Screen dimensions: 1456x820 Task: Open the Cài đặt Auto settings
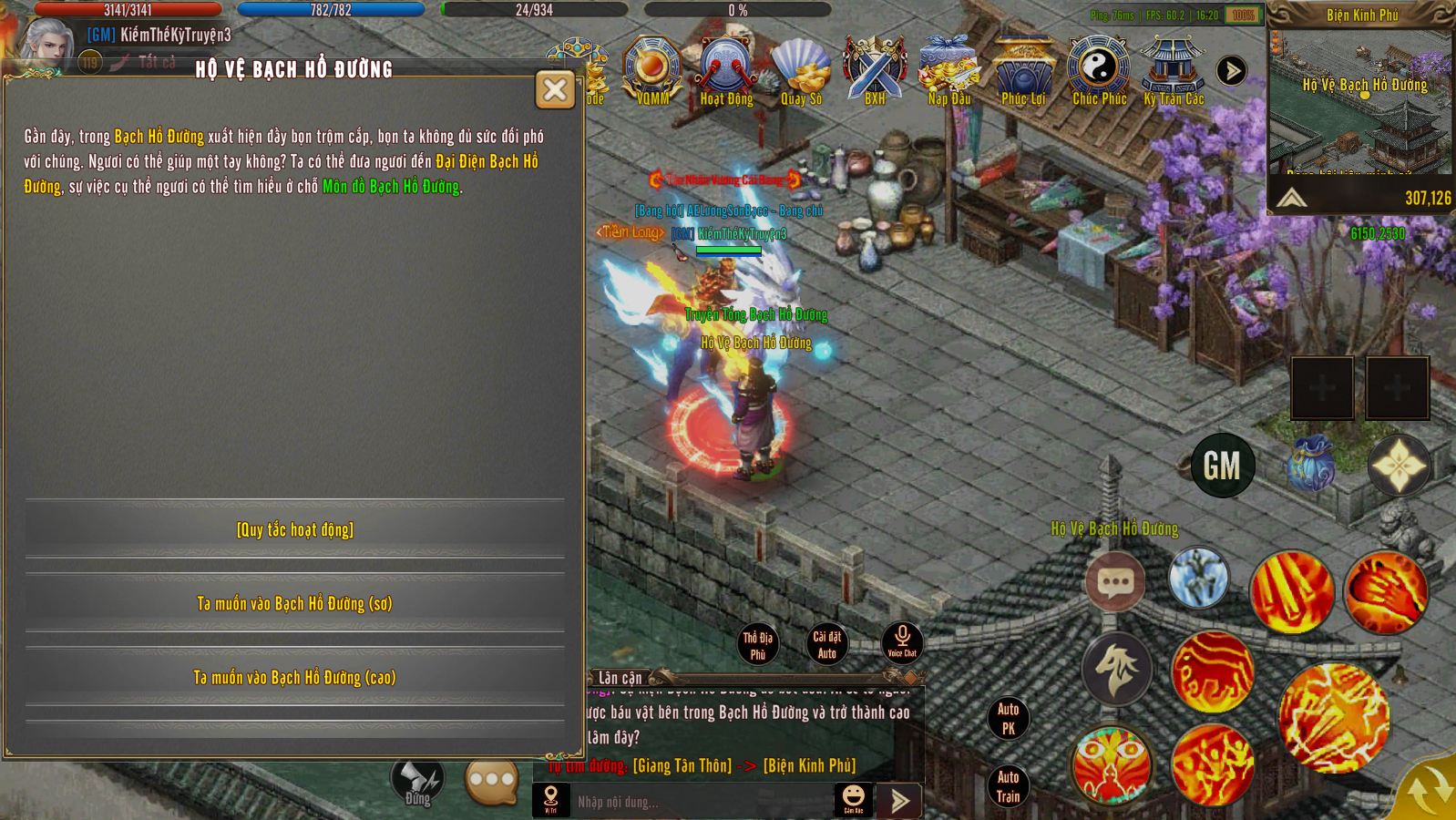coord(827,644)
